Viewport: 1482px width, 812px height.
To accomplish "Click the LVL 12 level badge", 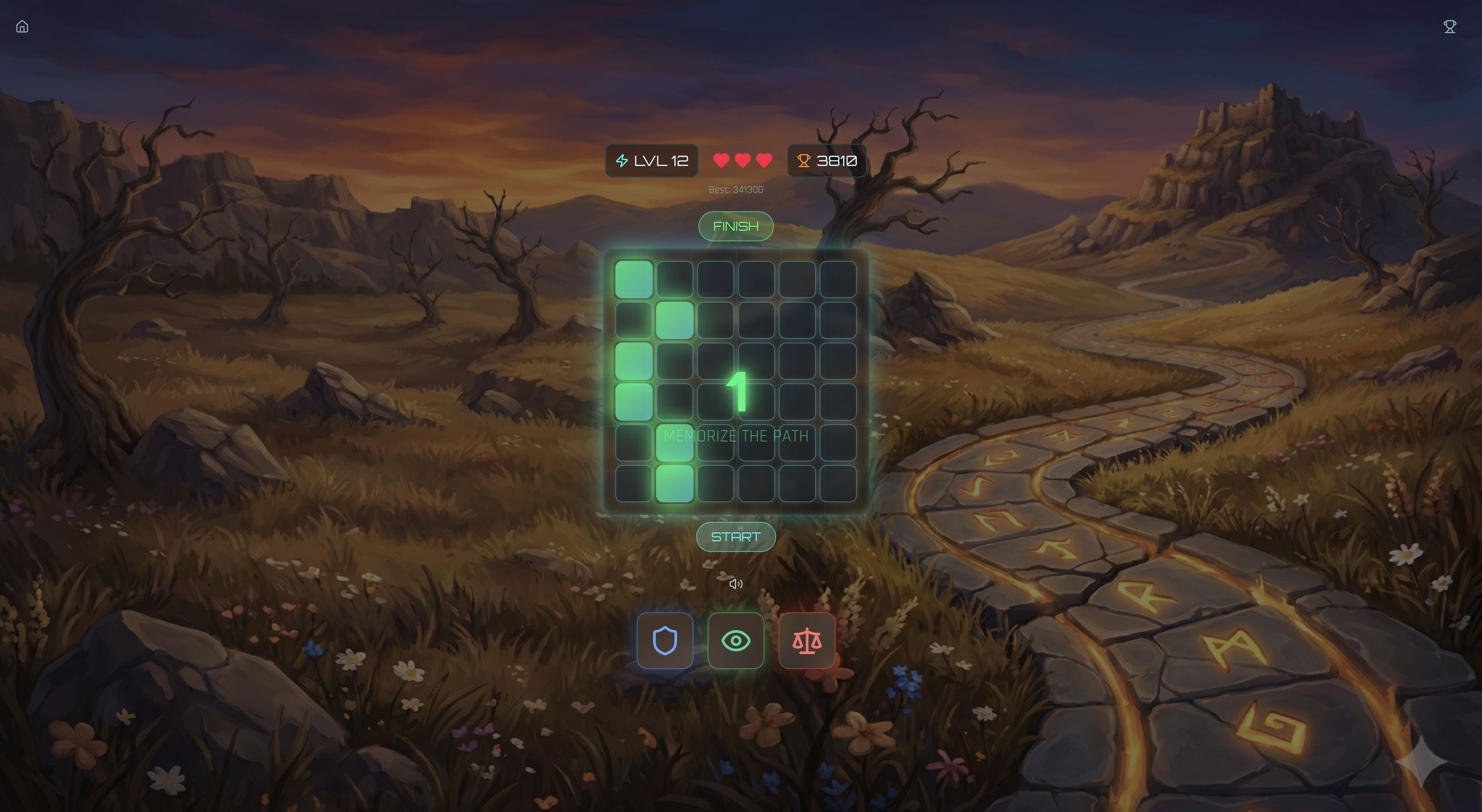I will pos(652,161).
